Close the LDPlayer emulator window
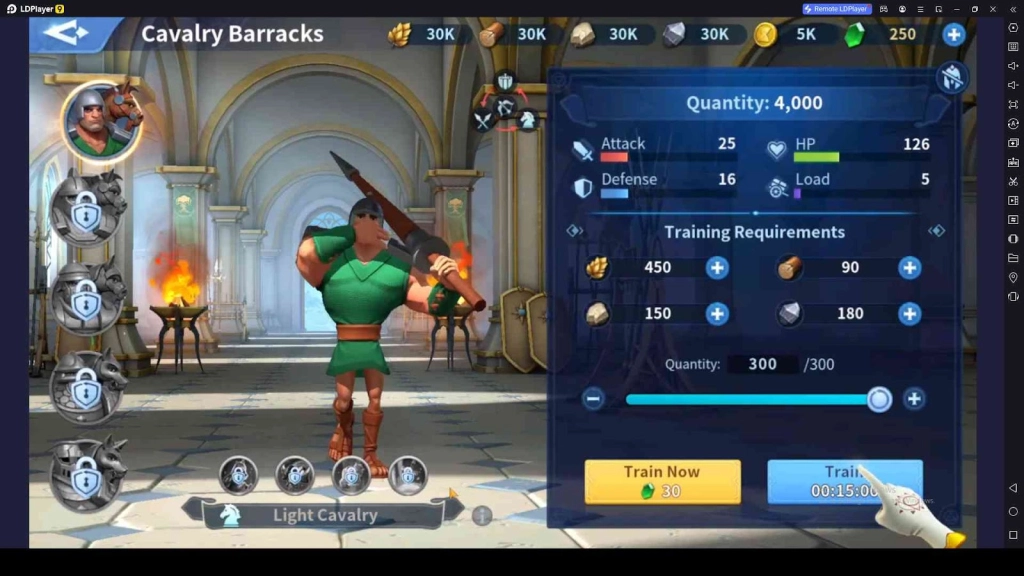Viewport: 1024px width, 576px height. coord(994,9)
